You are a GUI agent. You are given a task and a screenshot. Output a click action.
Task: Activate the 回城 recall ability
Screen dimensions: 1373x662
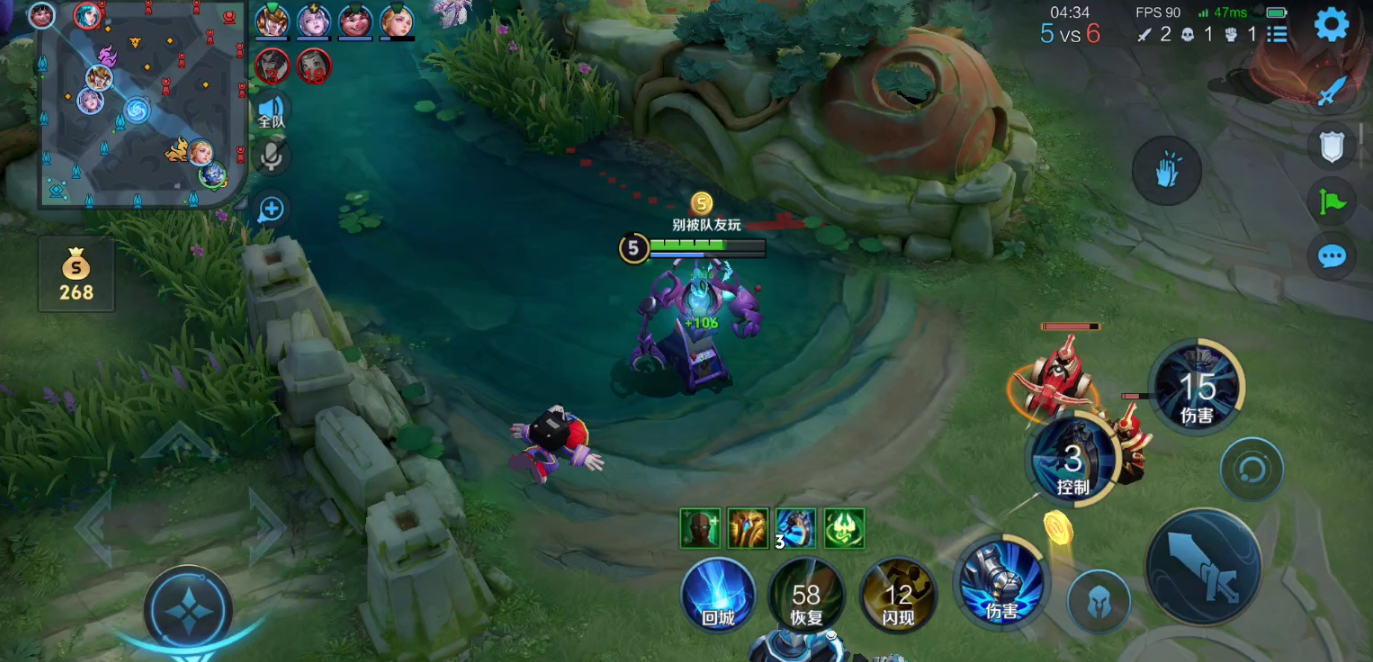coord(718,595)
